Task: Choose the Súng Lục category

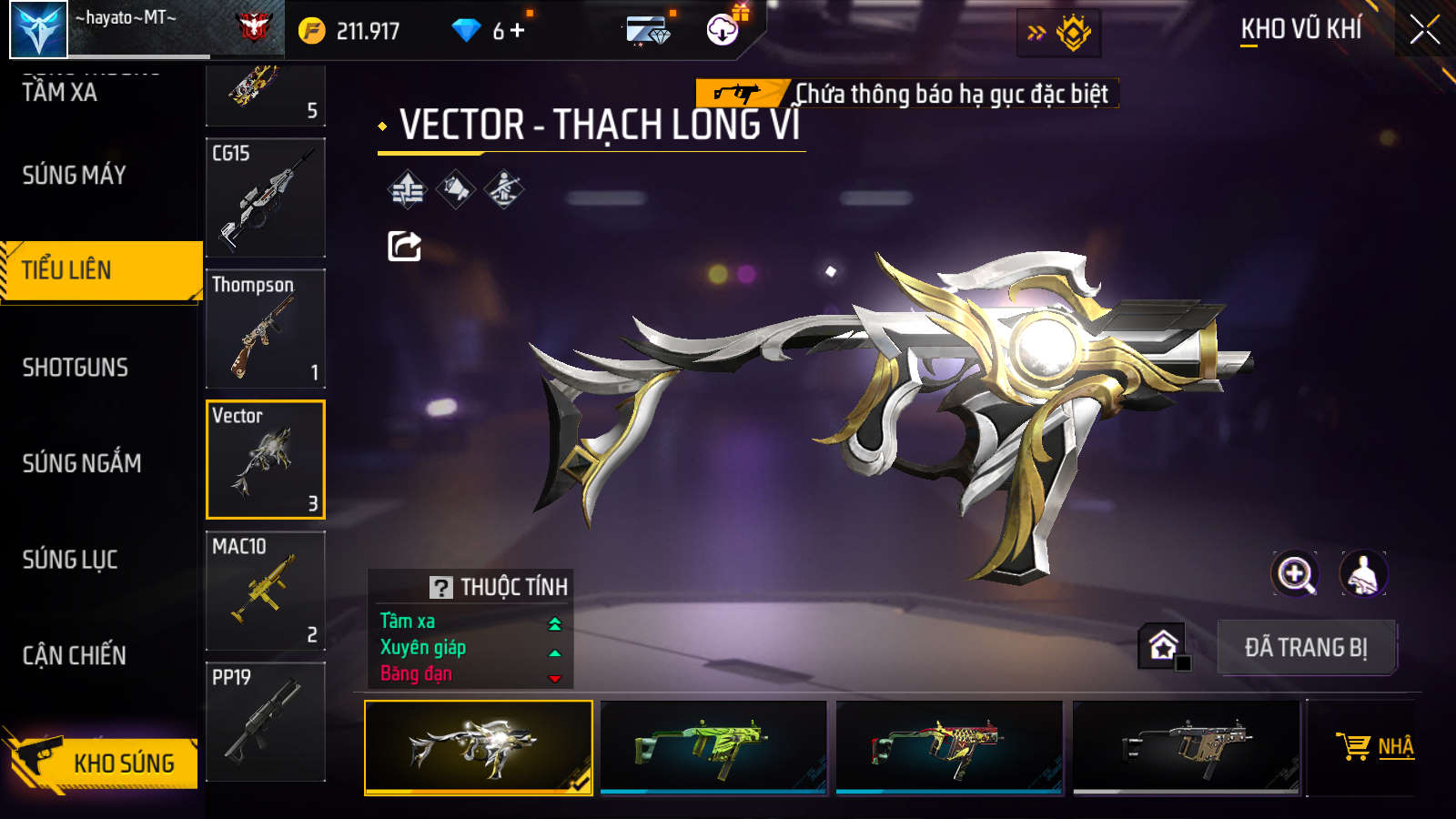Action: [x=70, y=560]
